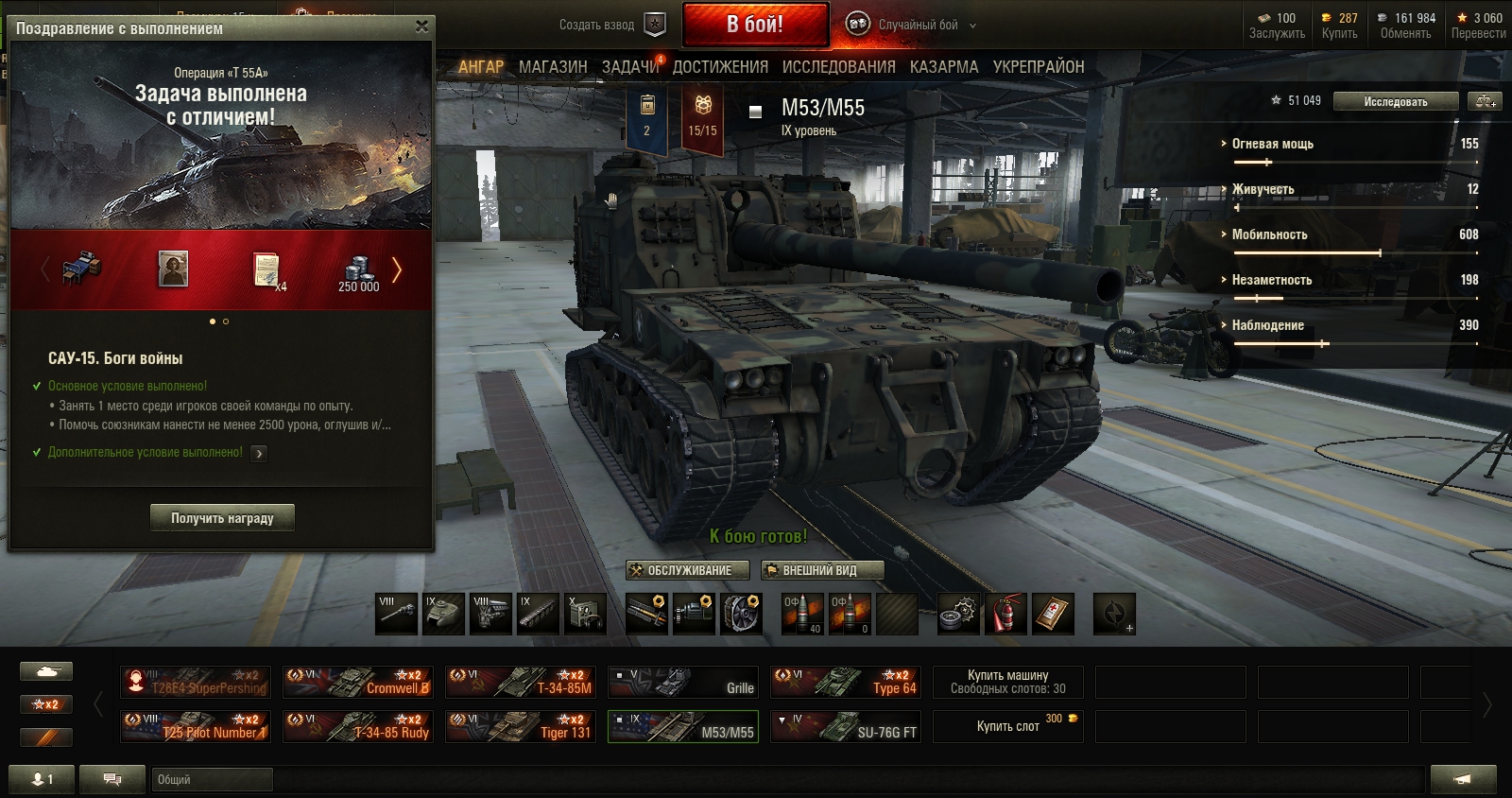Select the Cromwell B tank in carousel
1512x798 pixels.
click(x=358, y=682)
